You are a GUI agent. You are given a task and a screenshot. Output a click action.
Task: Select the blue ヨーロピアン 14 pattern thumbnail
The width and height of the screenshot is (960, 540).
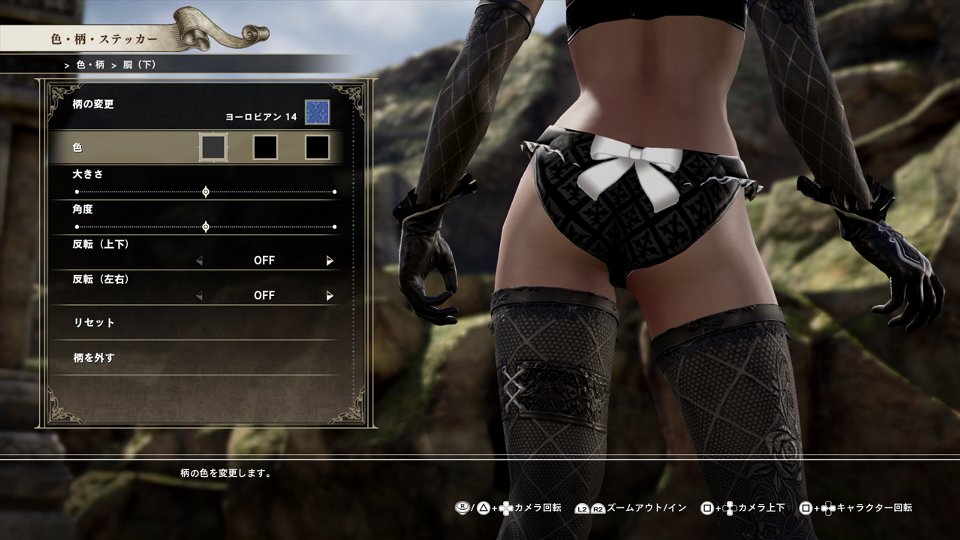pos(318,111)
